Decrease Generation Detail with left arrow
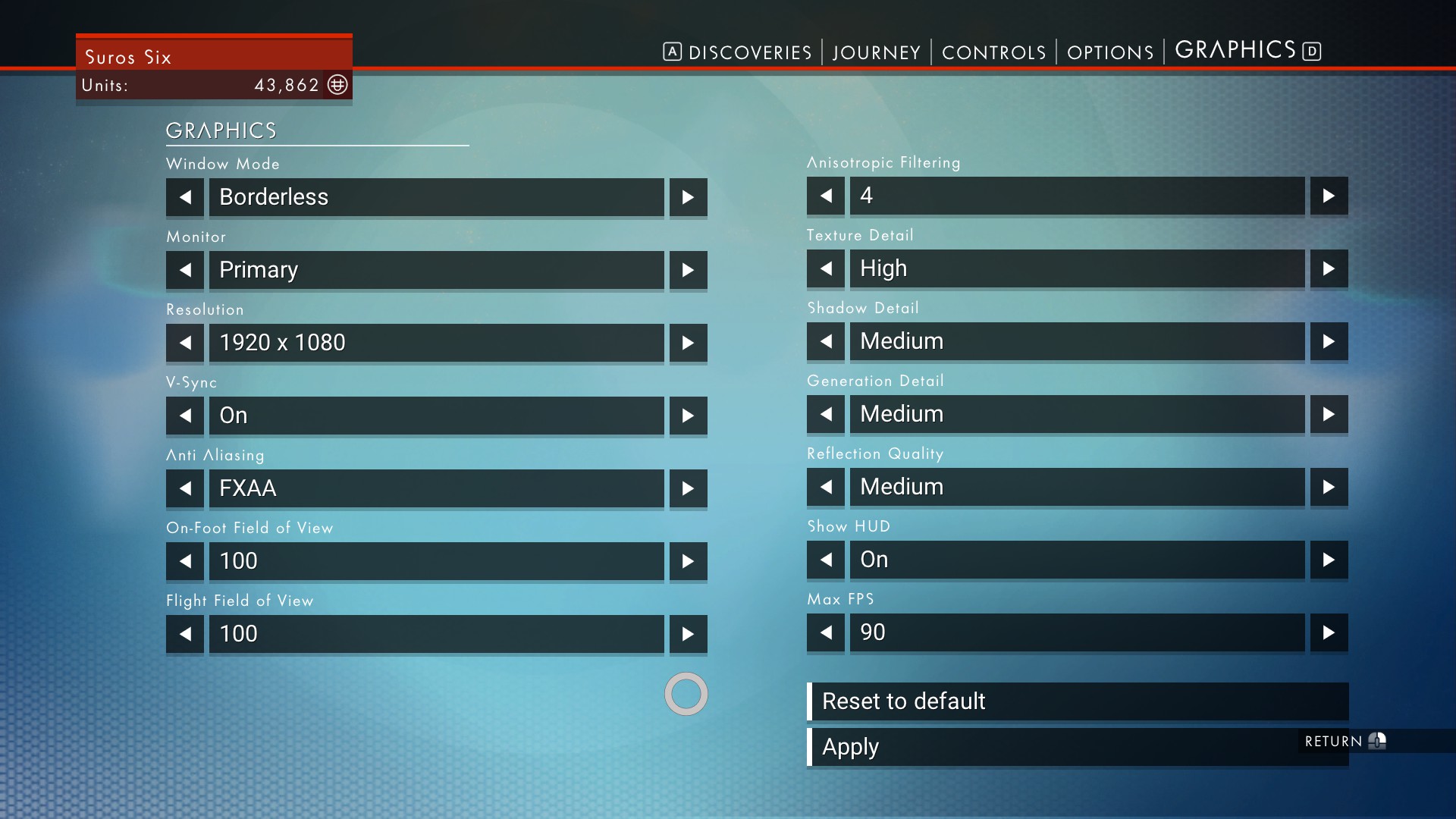Image resolution: width=1456 pixels, height=819 pixels. 826,414
